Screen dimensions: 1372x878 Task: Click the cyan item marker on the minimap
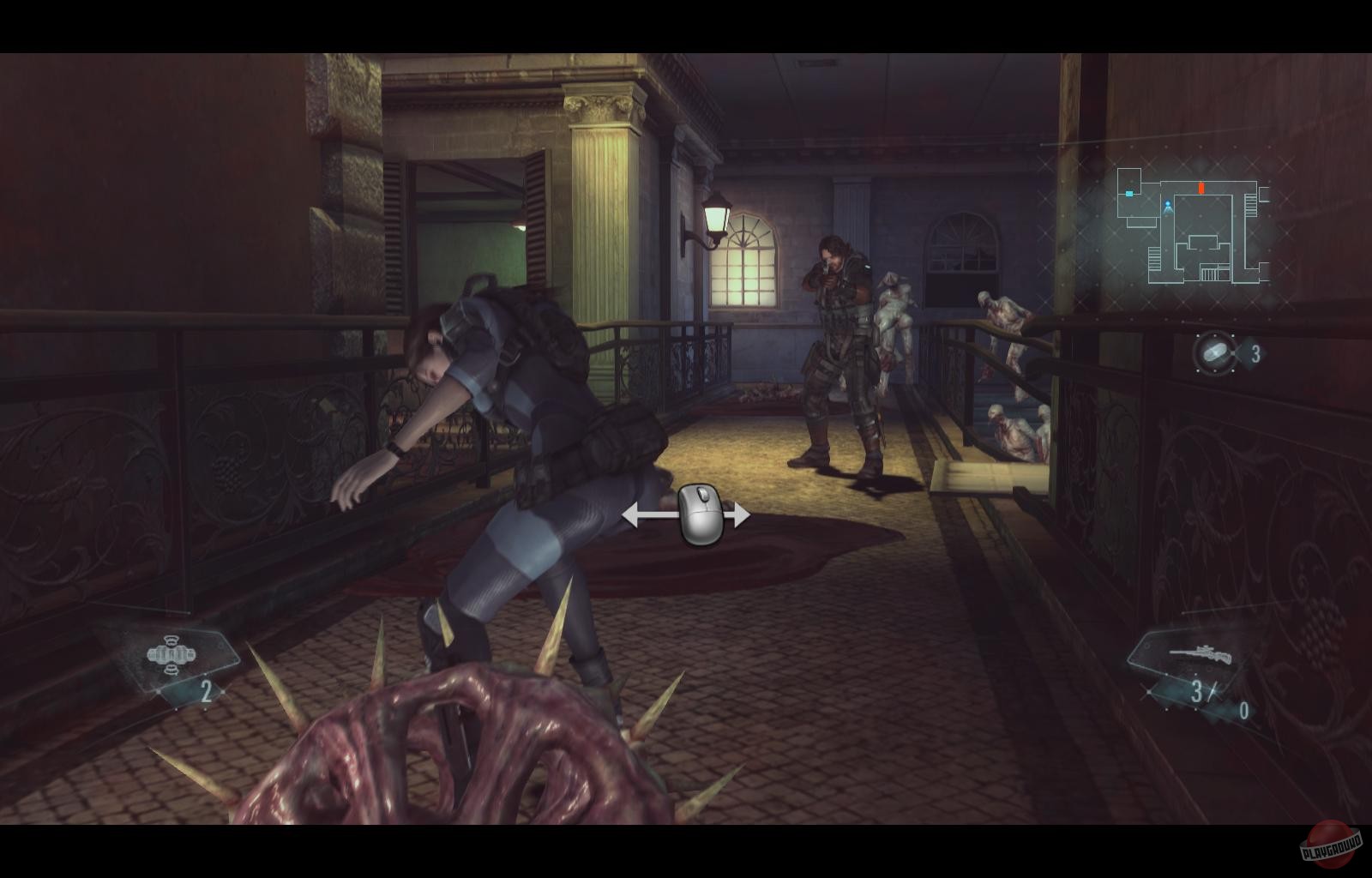click(x=1129, y=193)
